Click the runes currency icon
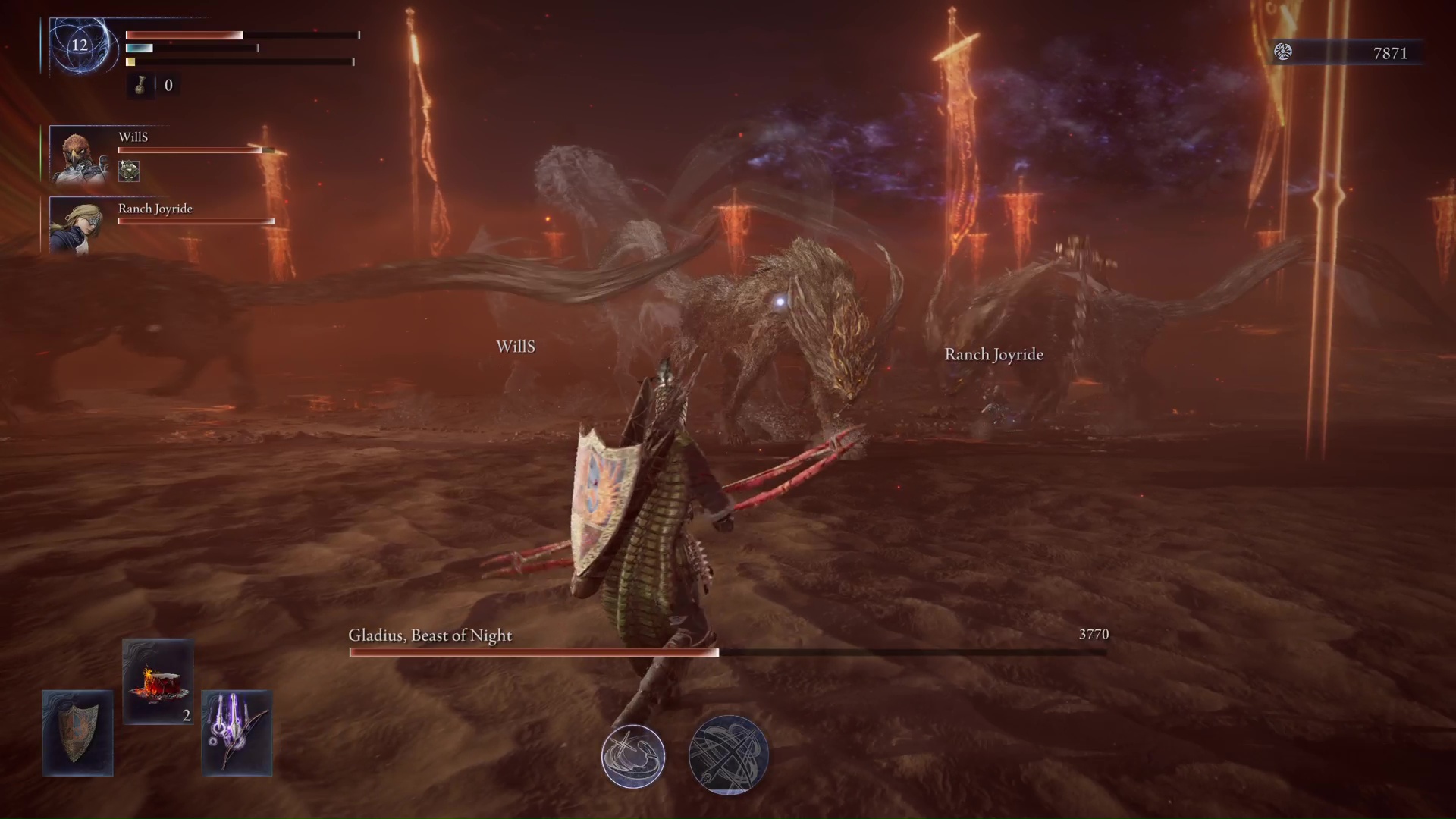 pyautogui.click(x=1283, y=52)
